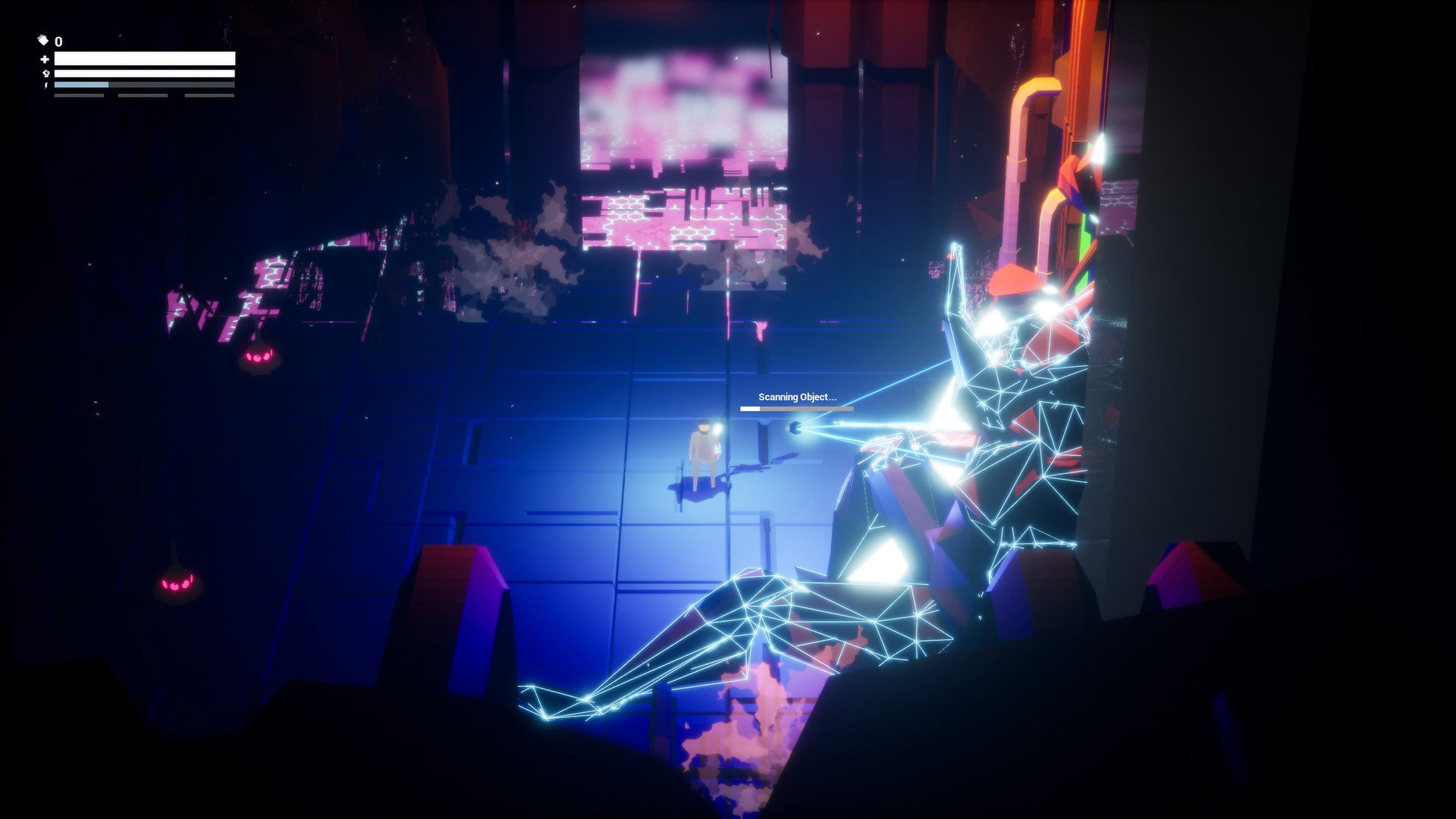Select the first gray stamina segment
This screenshot has width=1456, height=819.
click(x=80, y=96)
